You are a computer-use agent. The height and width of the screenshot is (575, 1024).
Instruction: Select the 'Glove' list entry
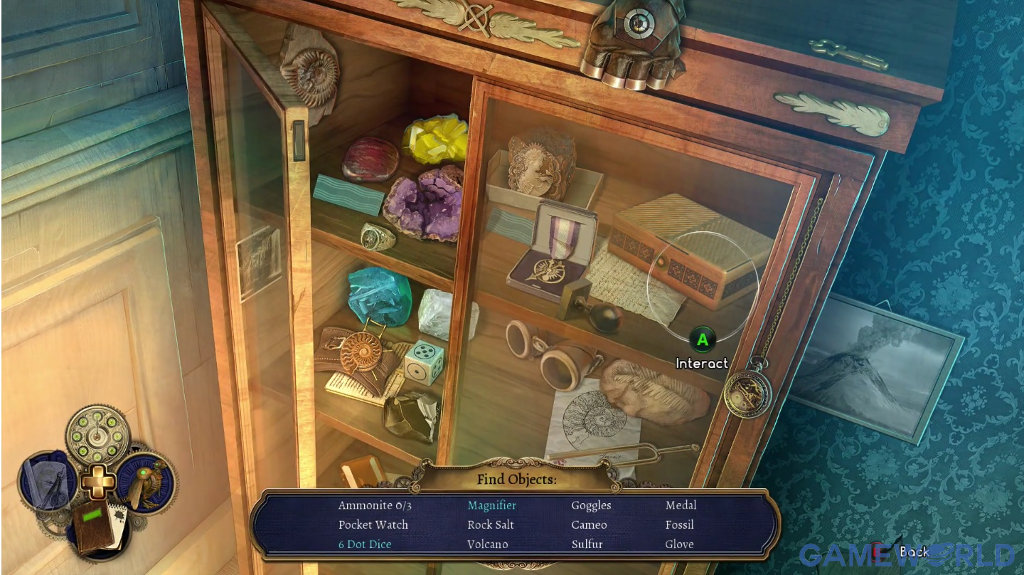coord(680,544)
